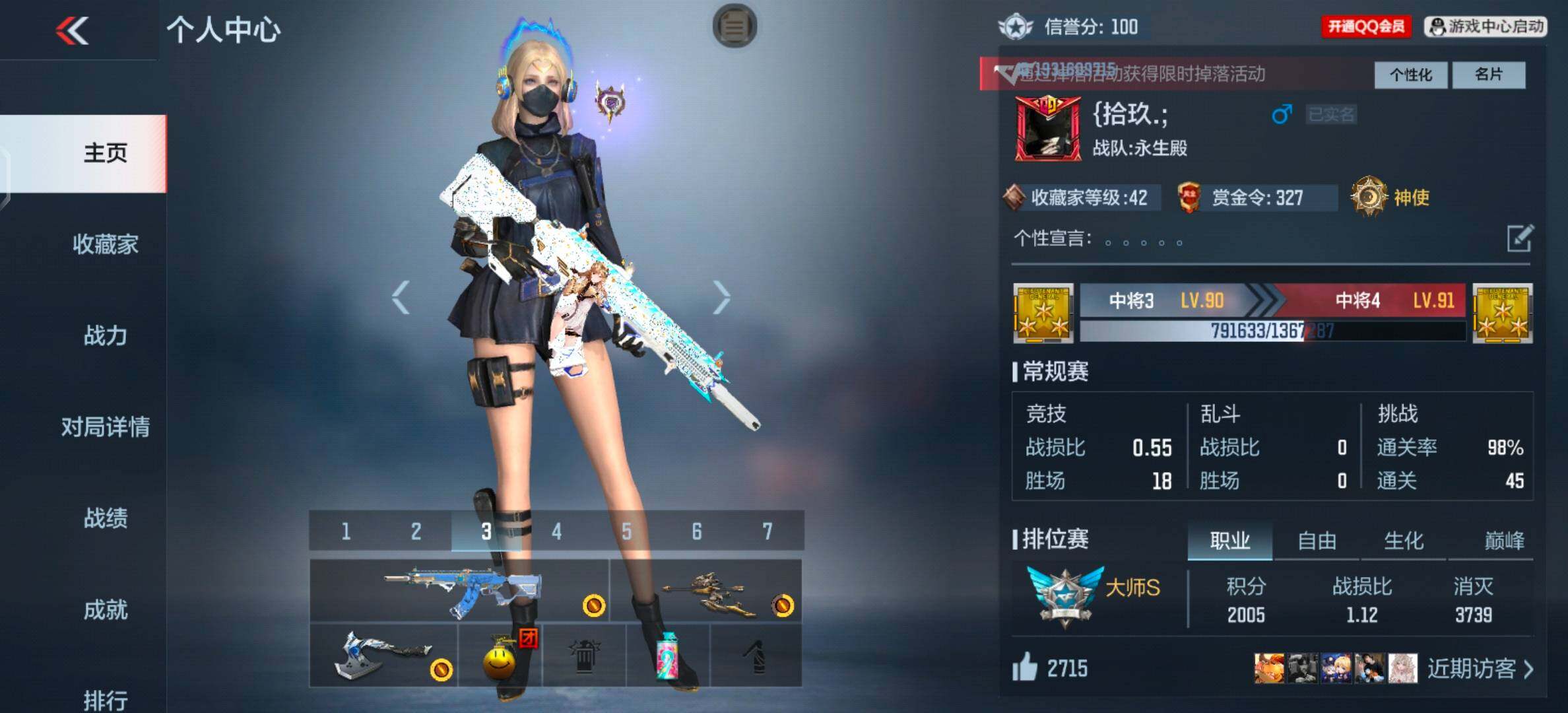Open the 收藏家 menu entry
The width and height of the screenshot is (1568, 713).
click(106, 244)
